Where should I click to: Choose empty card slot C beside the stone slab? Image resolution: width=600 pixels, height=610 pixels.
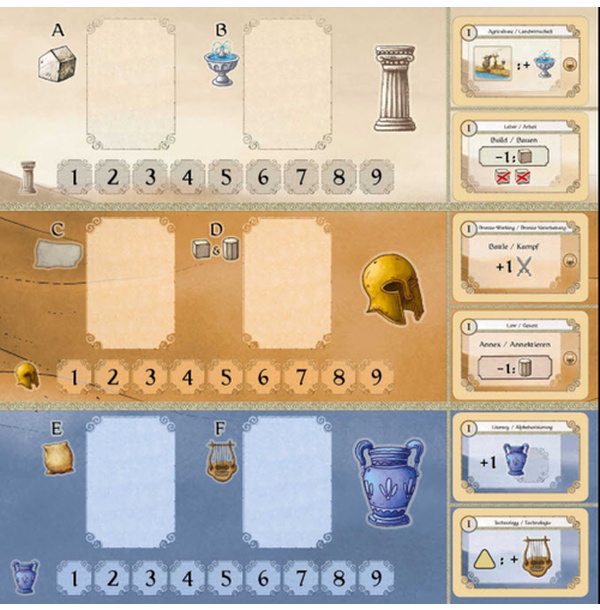[x=131, y=283]
